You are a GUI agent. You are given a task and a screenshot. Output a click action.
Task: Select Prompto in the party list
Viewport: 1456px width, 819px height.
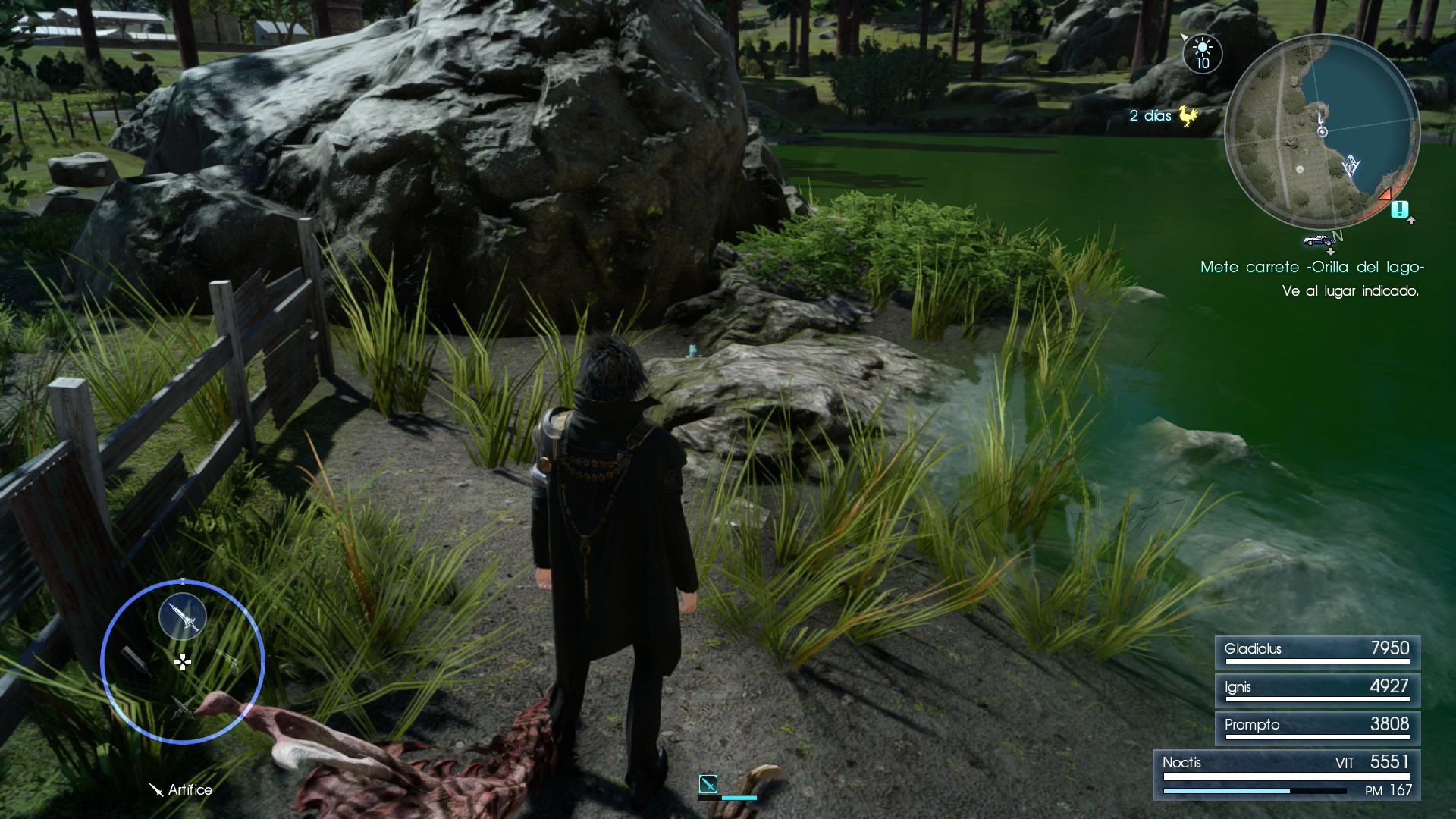[1317, 728]
